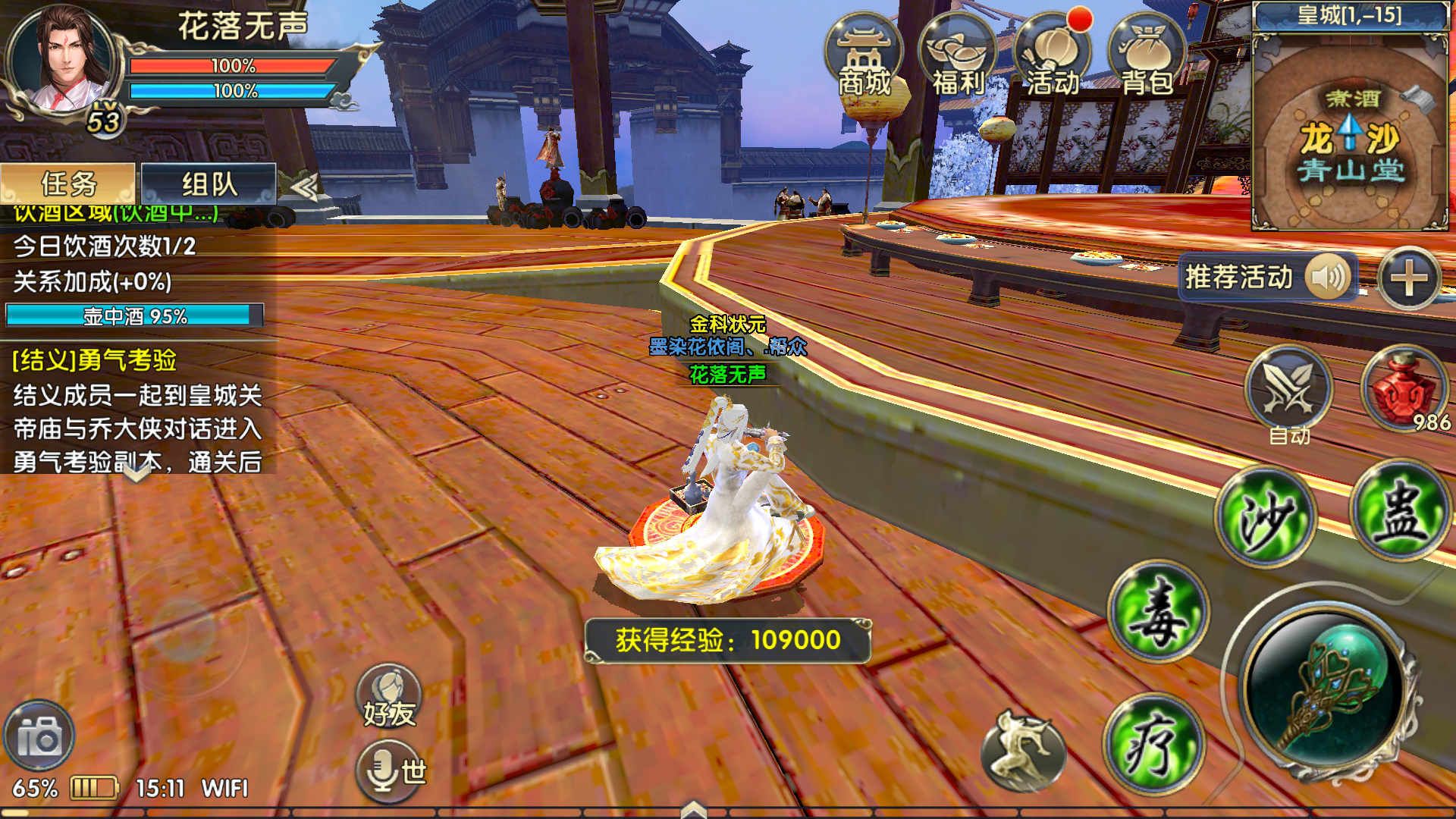Switch to the 任务 quest tab
Image resolution: width=1456 pixels, height=819 pixels.
coord(67,182)
